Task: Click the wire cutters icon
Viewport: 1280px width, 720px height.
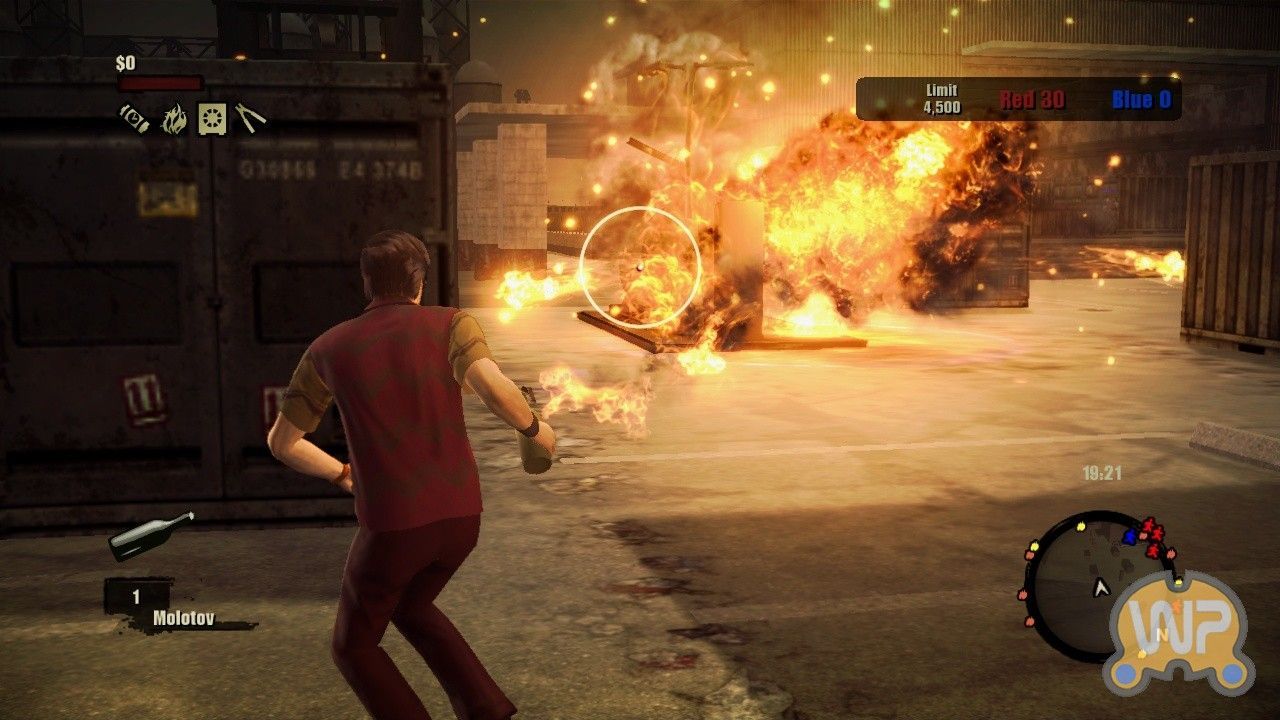Action: click(x=250, y=118)
